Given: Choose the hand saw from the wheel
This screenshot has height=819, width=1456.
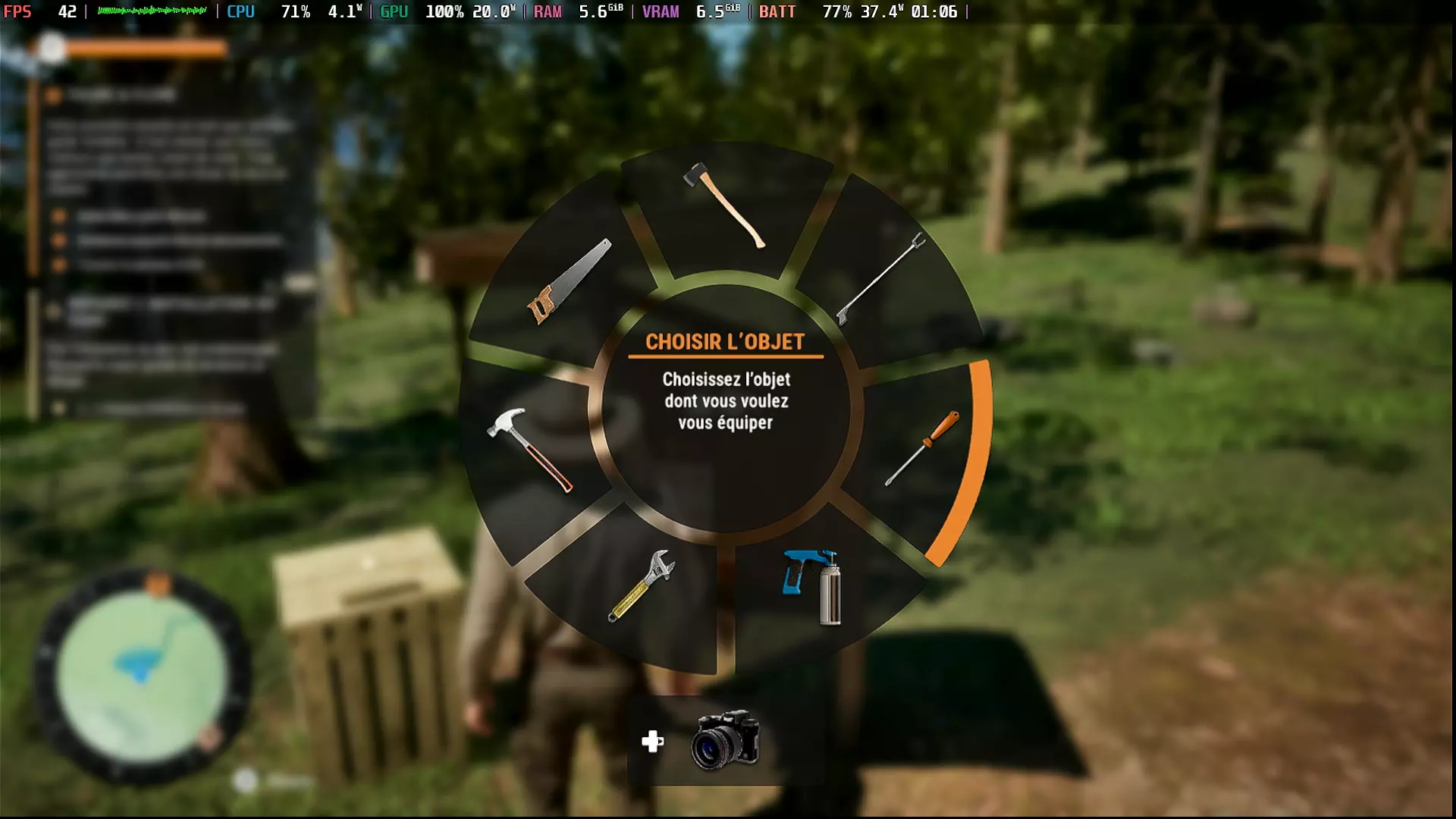Looking at the screenshot, I should coord(569,281).
